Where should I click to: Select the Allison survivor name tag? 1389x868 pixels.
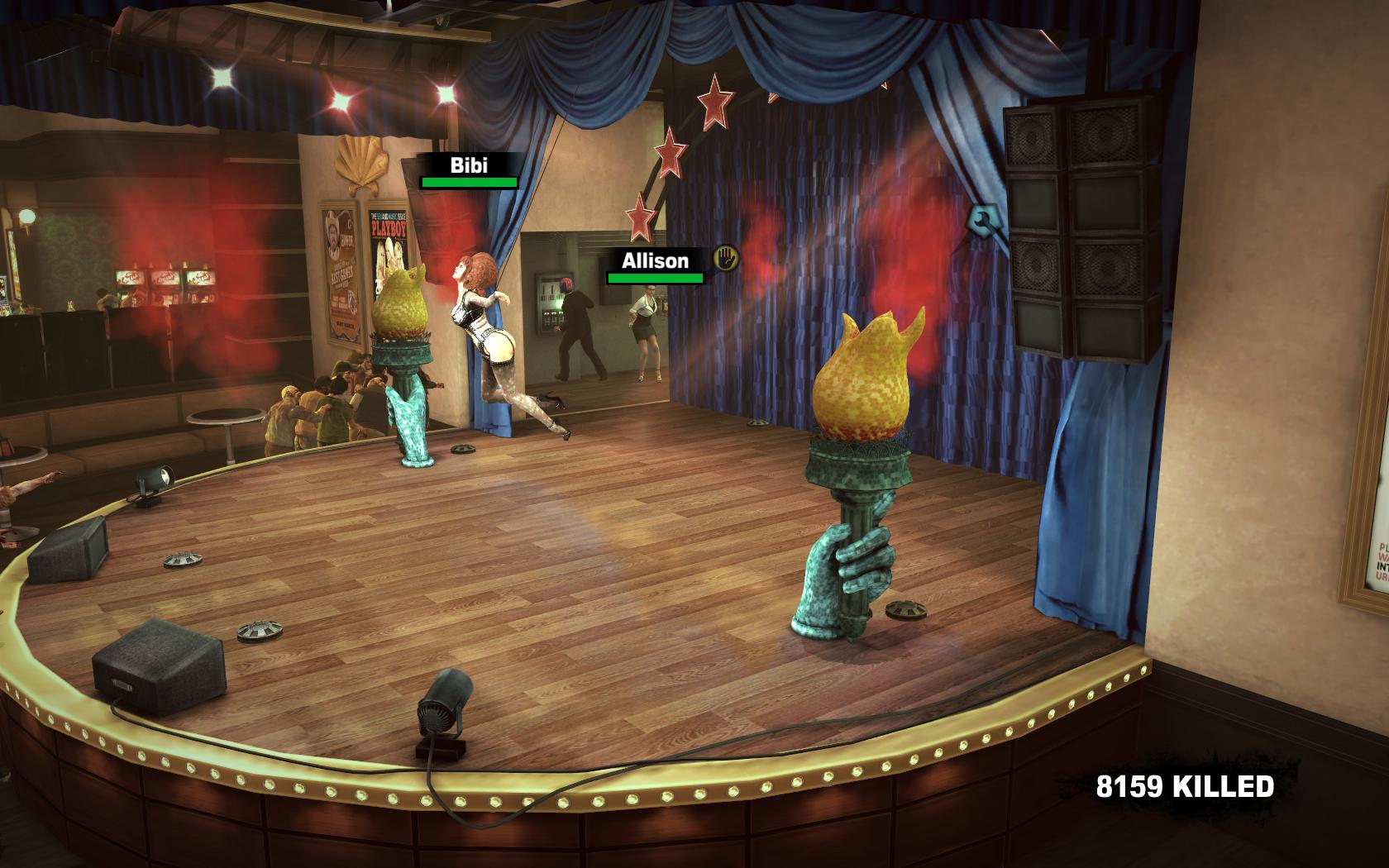655,261
